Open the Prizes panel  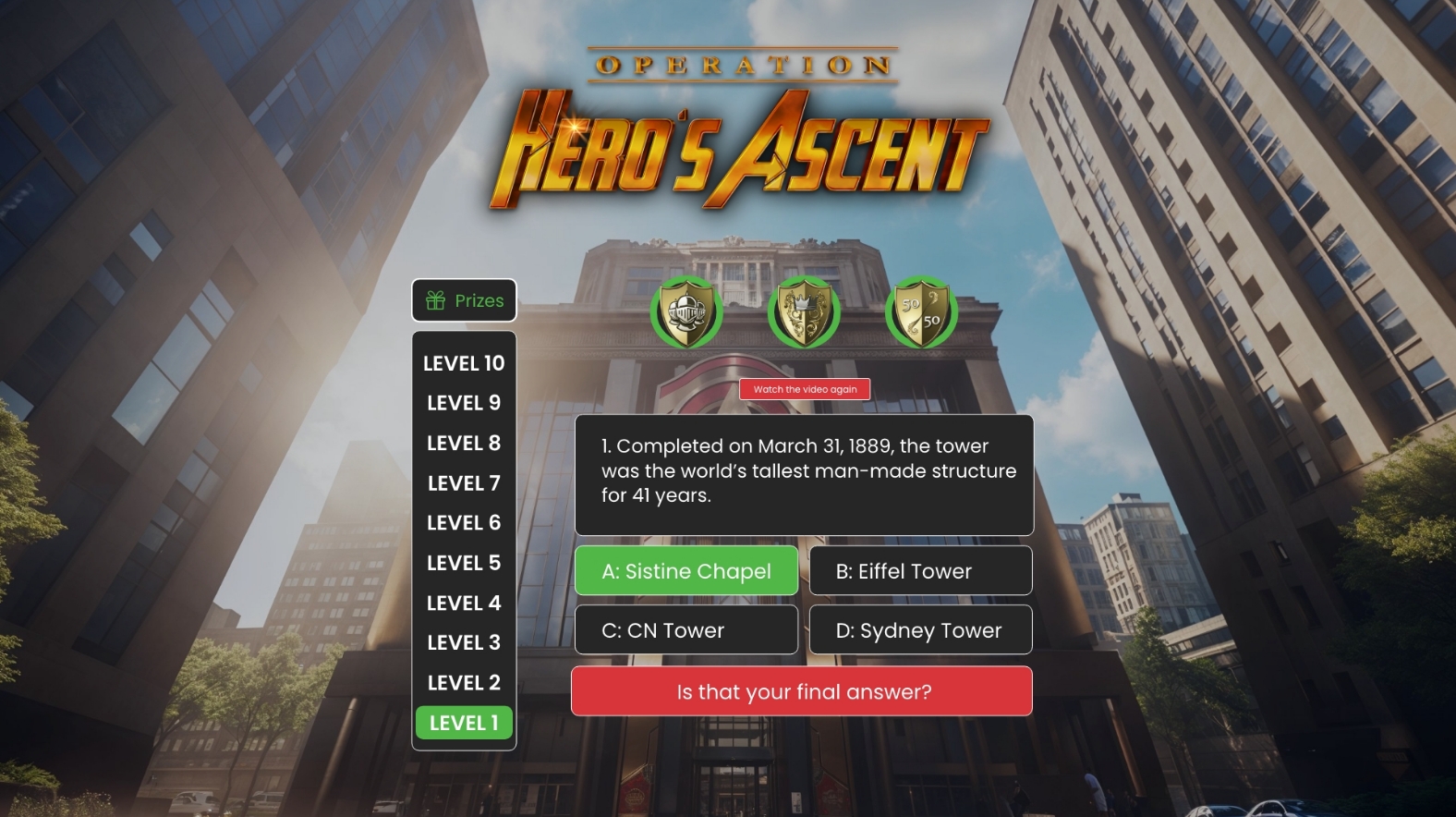464,300
